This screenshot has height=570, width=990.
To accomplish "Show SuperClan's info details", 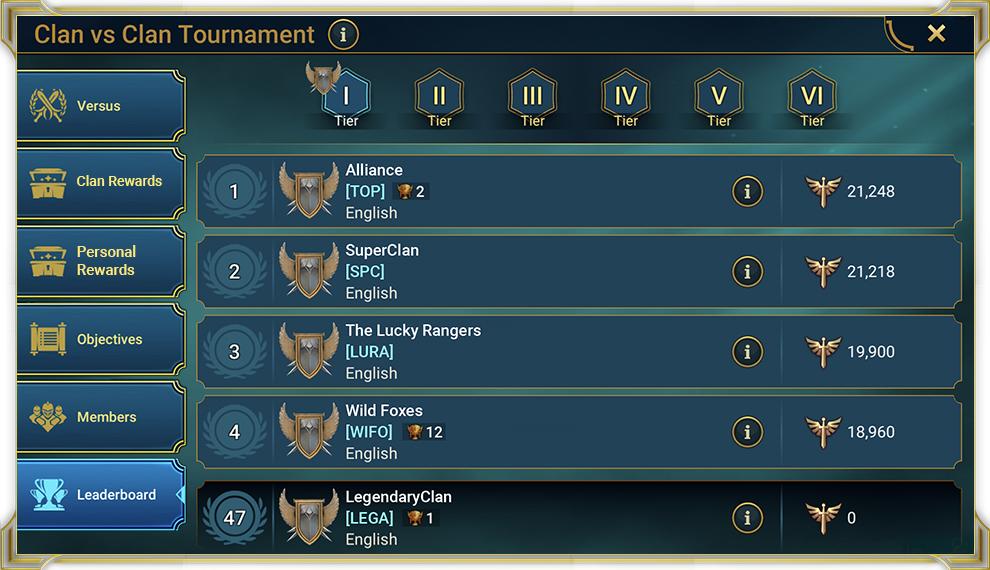I will 747,271.
